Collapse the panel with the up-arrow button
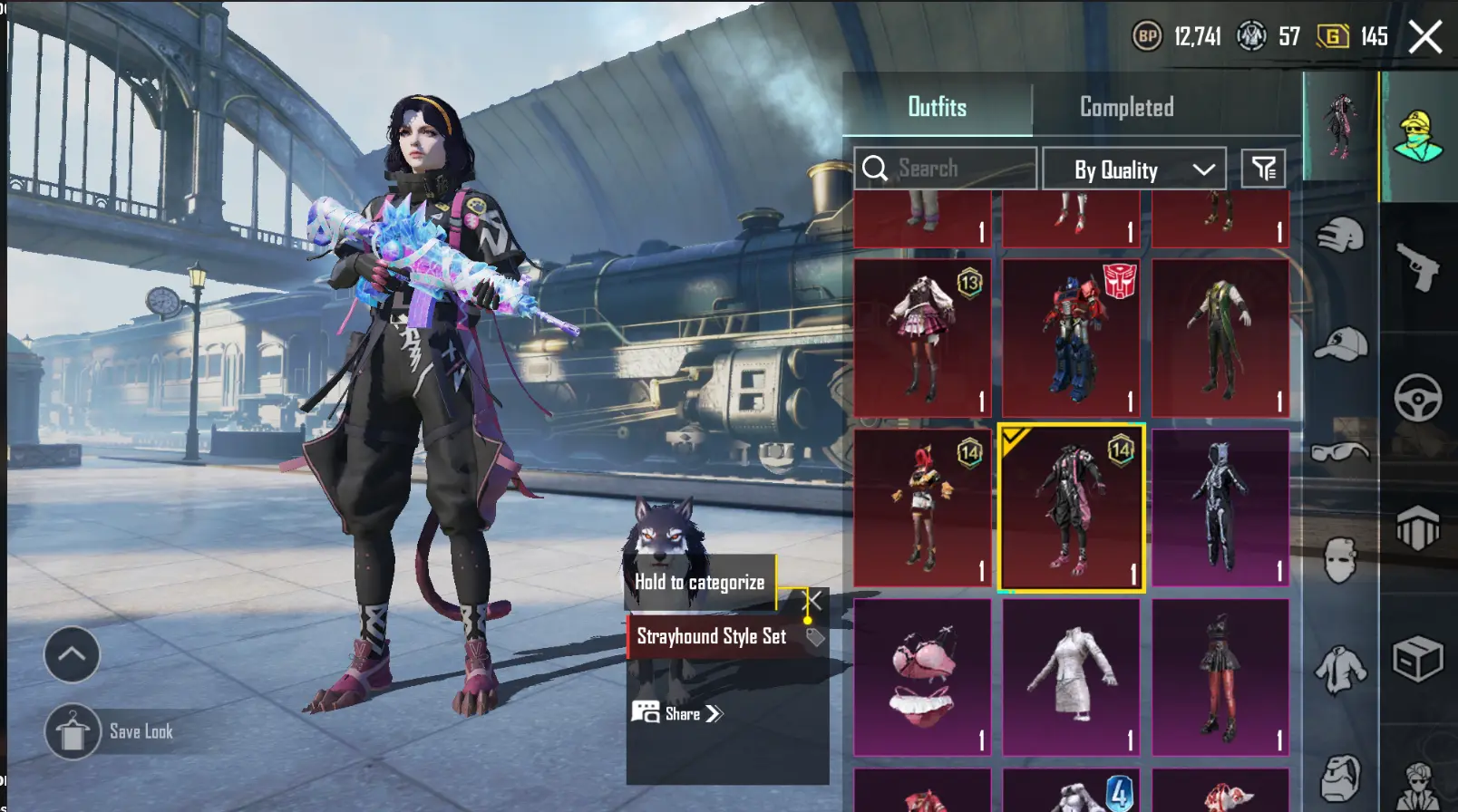Screen dimensions: 1458x812 72,654
